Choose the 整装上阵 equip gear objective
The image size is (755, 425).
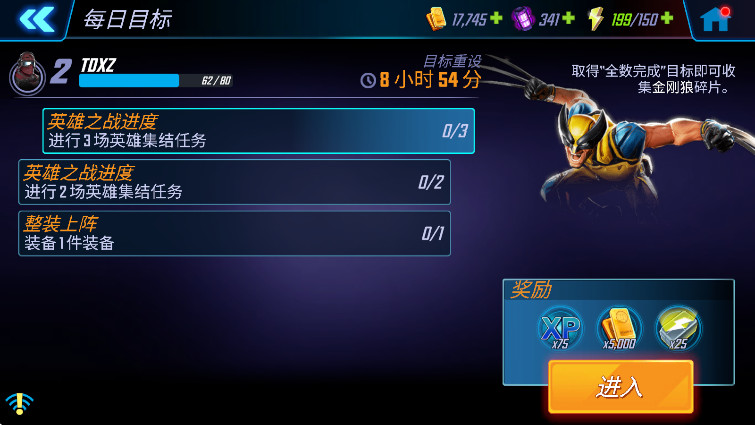[x=234, y=233]
